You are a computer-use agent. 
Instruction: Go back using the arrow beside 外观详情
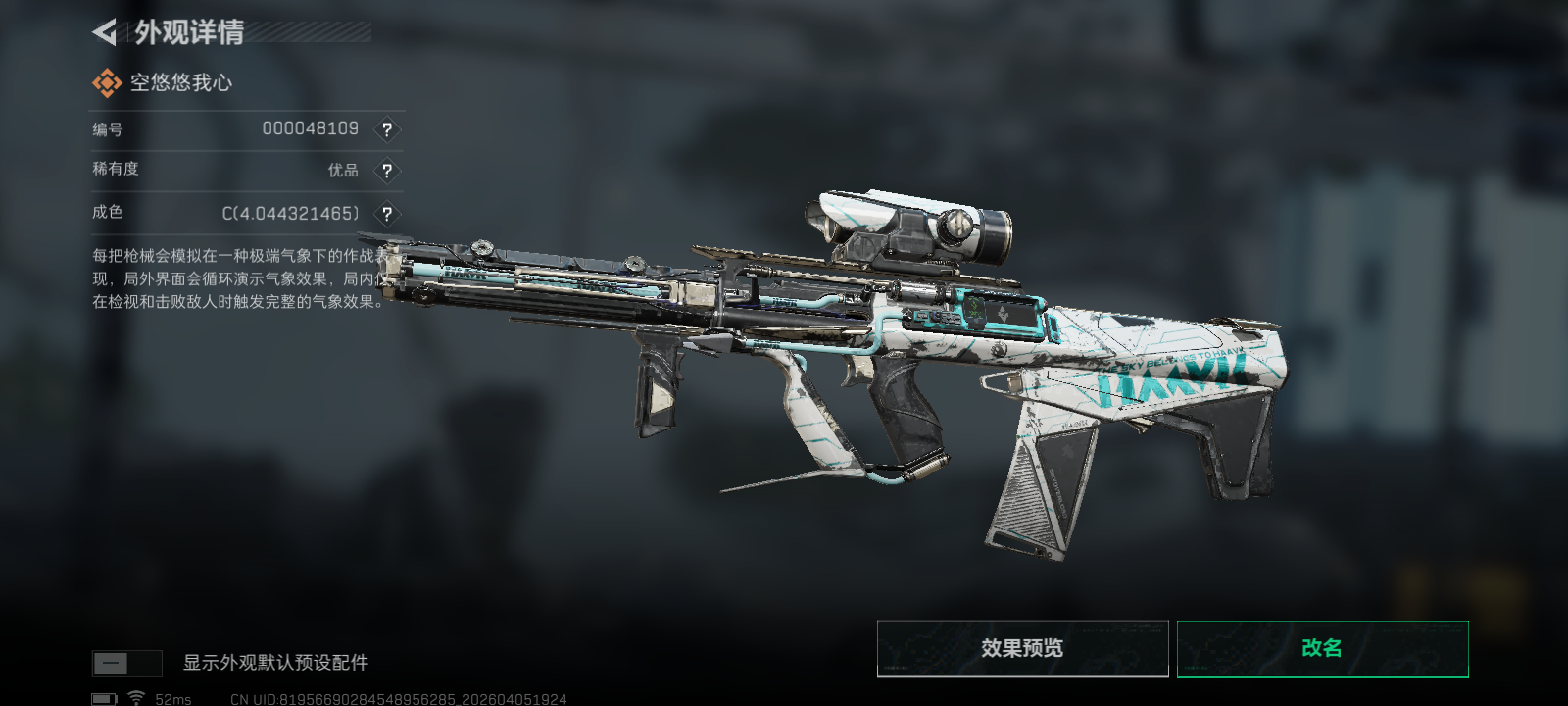(104, 32)
